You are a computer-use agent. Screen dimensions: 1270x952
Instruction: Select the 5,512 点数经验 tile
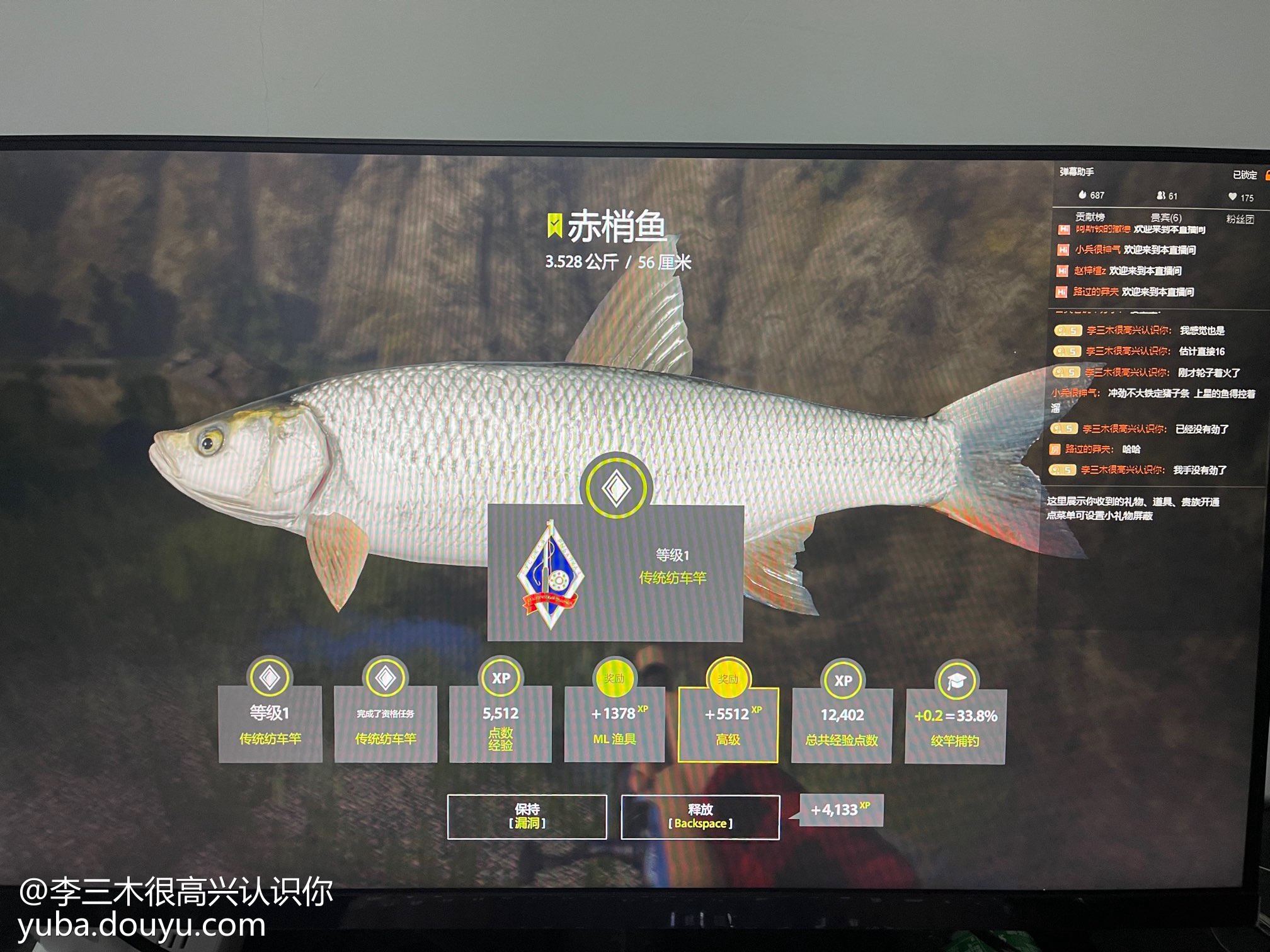(x=501, y=725)
